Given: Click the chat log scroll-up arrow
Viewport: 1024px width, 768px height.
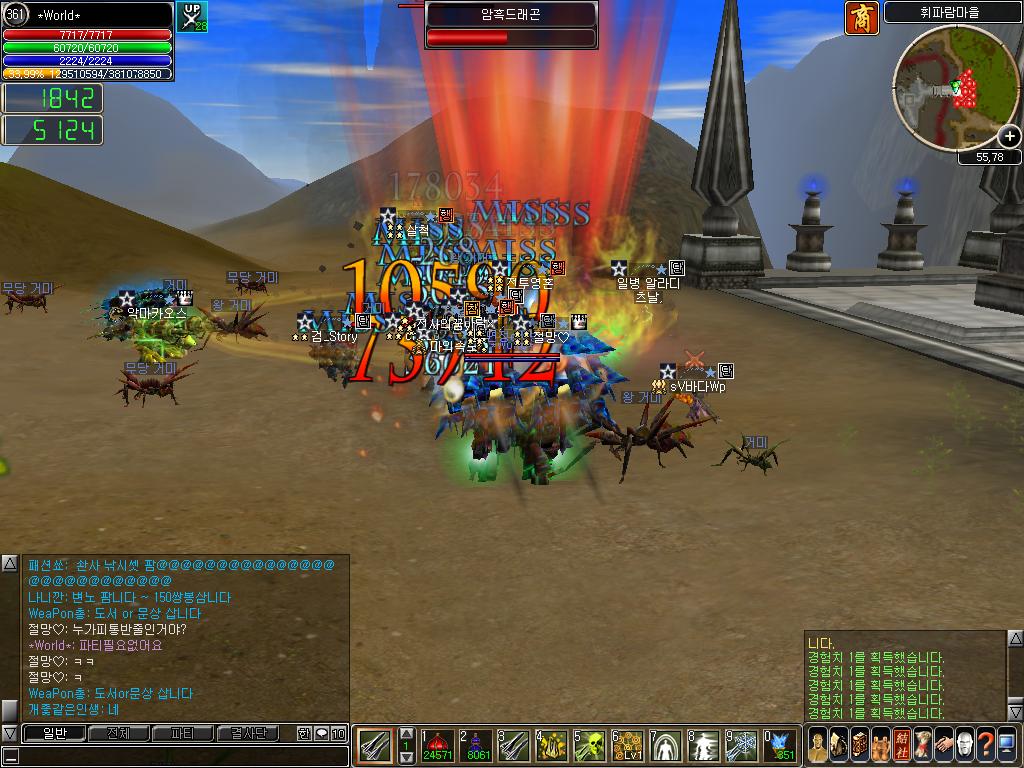Looking at the screenshot, I should pos(9,563).
